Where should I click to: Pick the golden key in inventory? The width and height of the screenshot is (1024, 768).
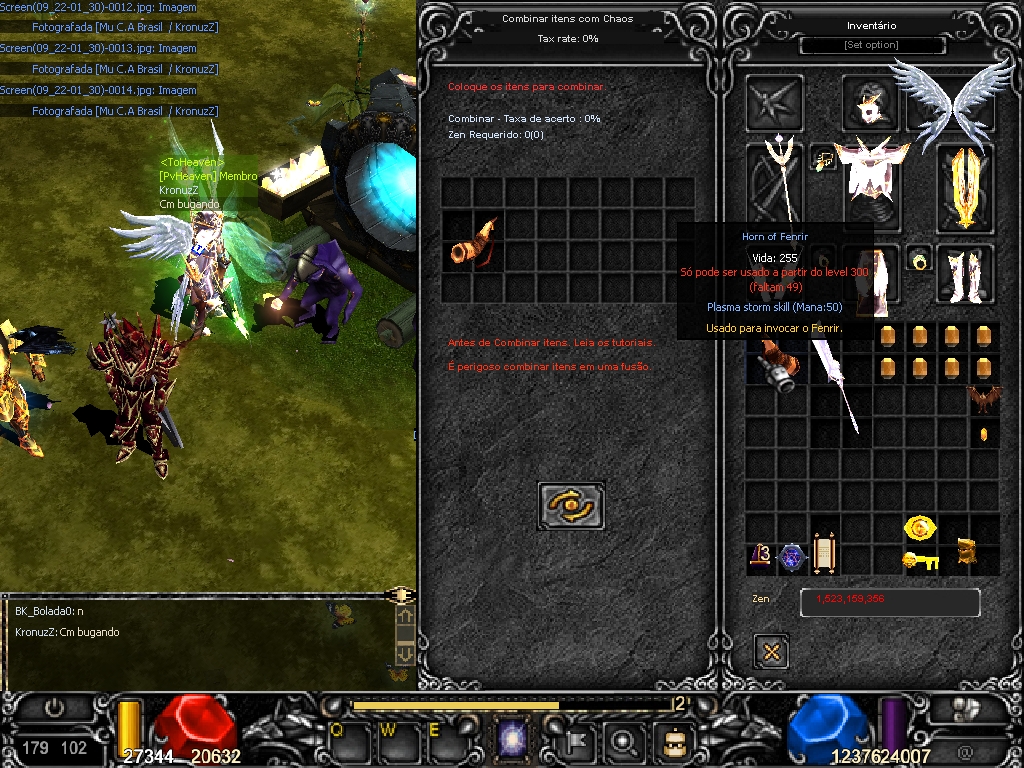[x=921, y=561]
